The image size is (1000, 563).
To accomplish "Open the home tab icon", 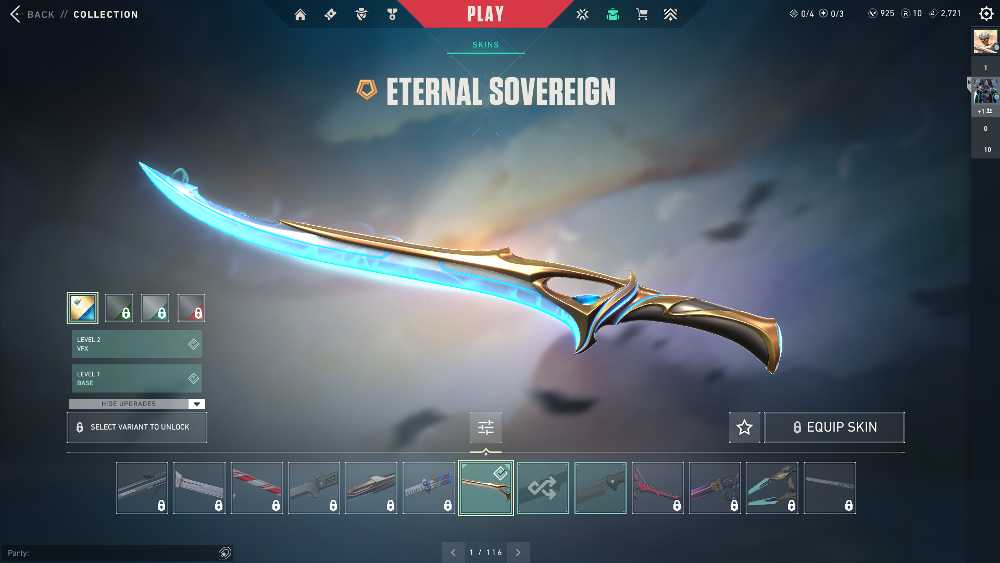I will point(300,15).
